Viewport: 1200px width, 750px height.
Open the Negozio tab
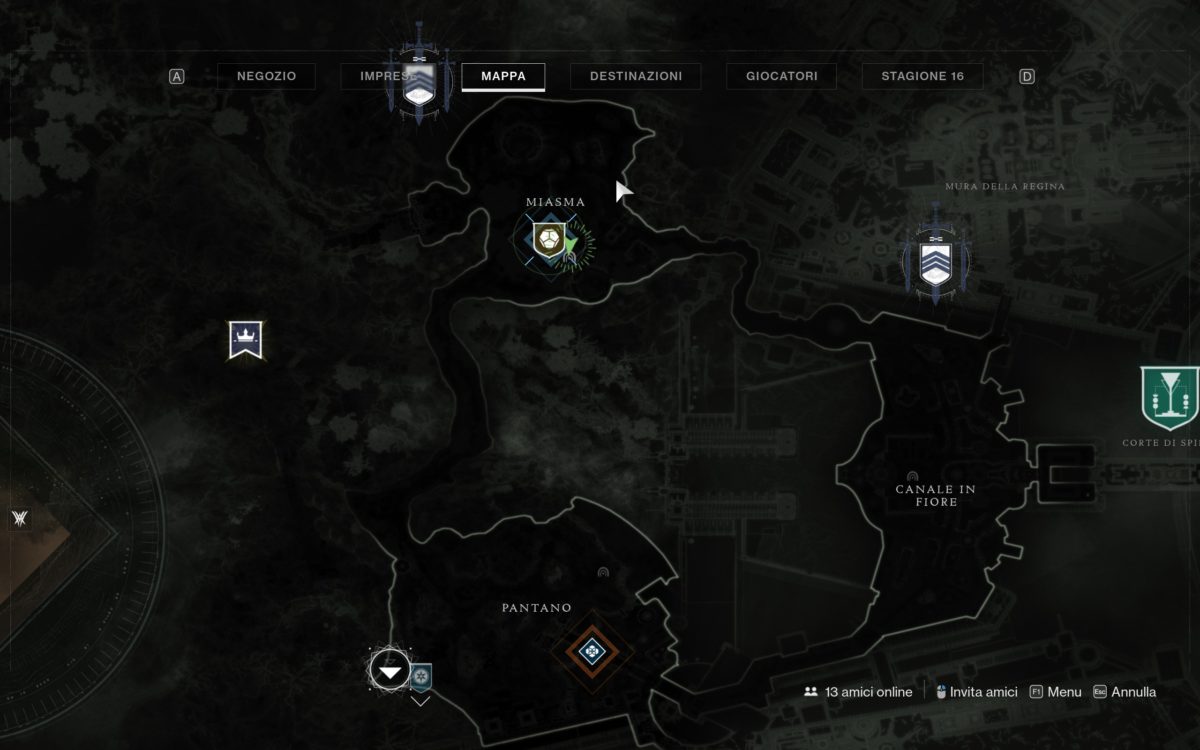point(266,76)
